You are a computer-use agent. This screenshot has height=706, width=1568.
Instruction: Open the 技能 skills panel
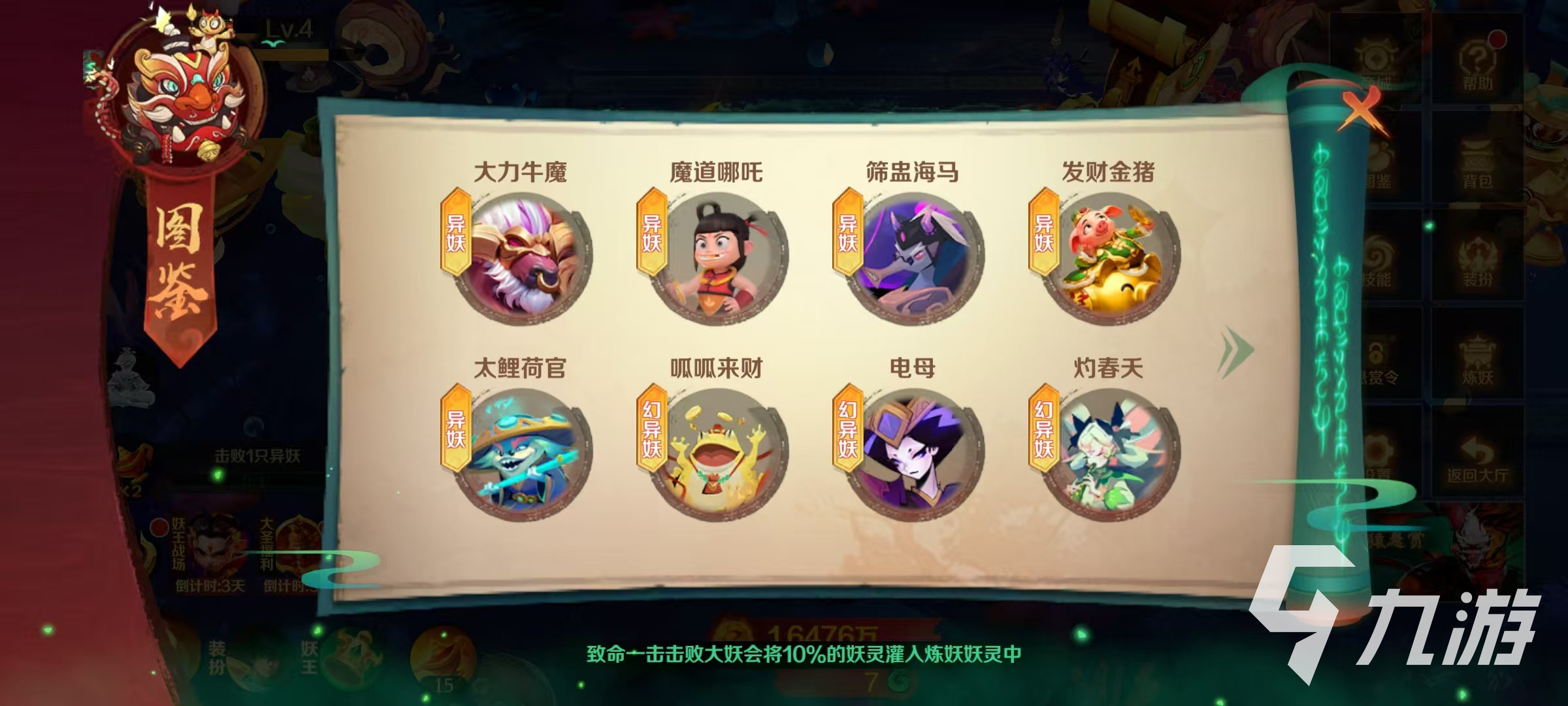(1379, 261)
